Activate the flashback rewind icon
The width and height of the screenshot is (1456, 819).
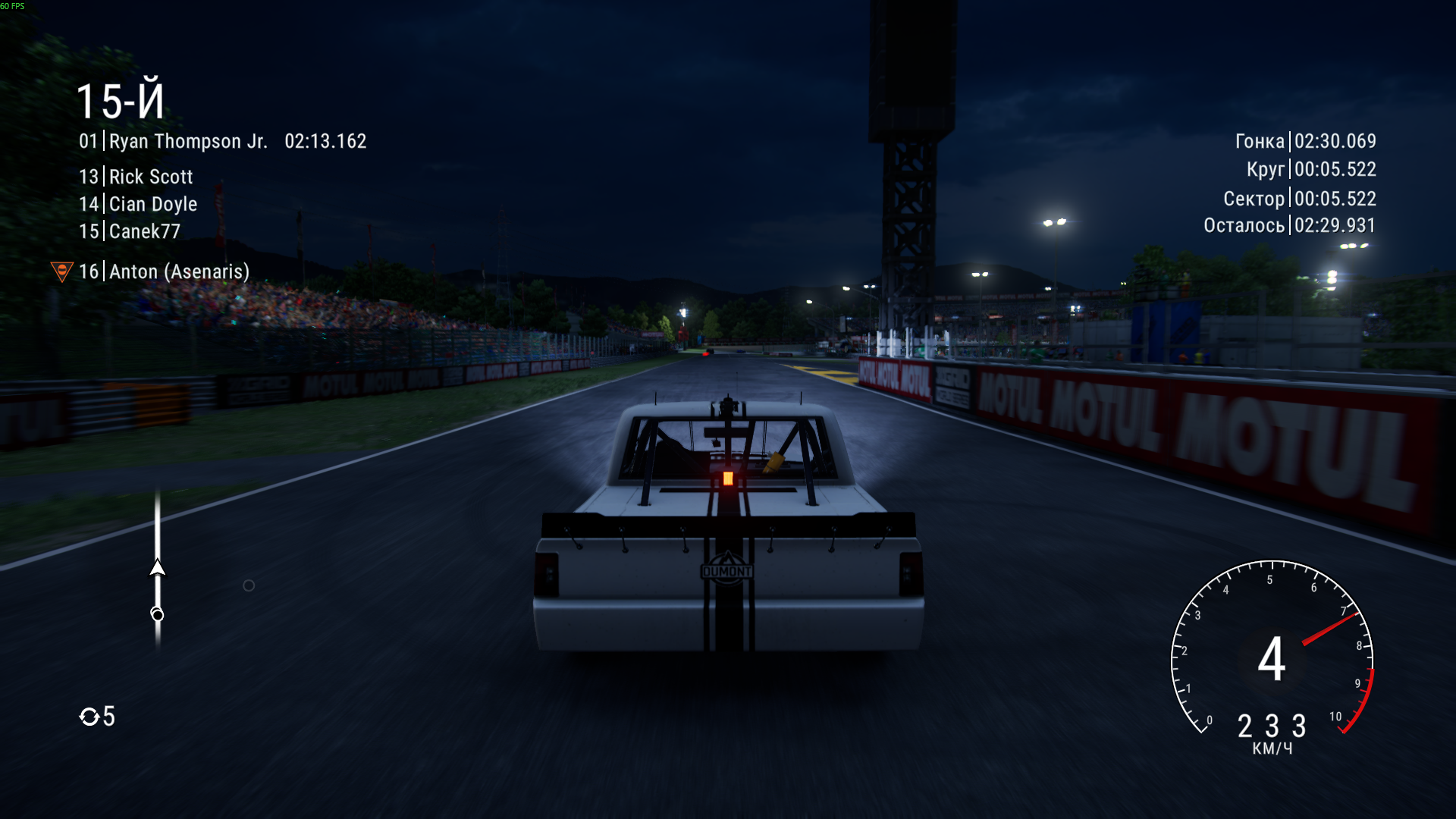point(89,717)
